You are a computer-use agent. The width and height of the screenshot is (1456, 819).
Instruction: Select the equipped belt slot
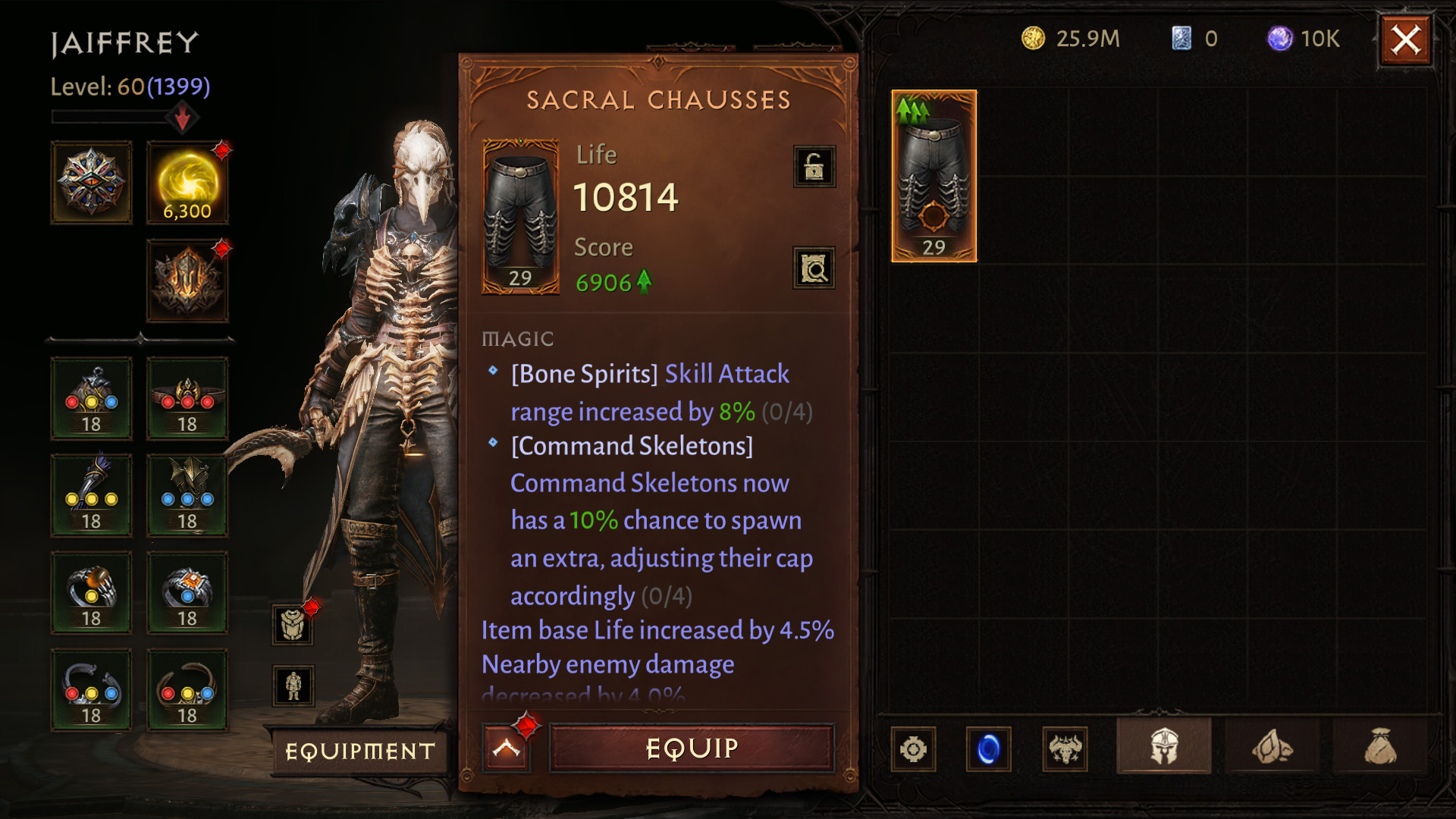coord(187,398)
